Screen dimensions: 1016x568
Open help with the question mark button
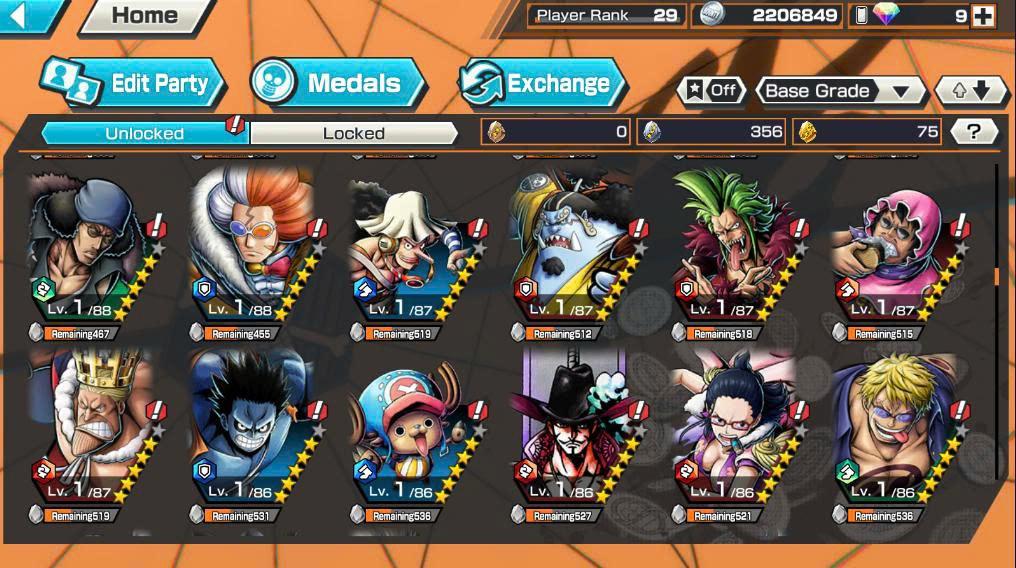tap(972, 131)
